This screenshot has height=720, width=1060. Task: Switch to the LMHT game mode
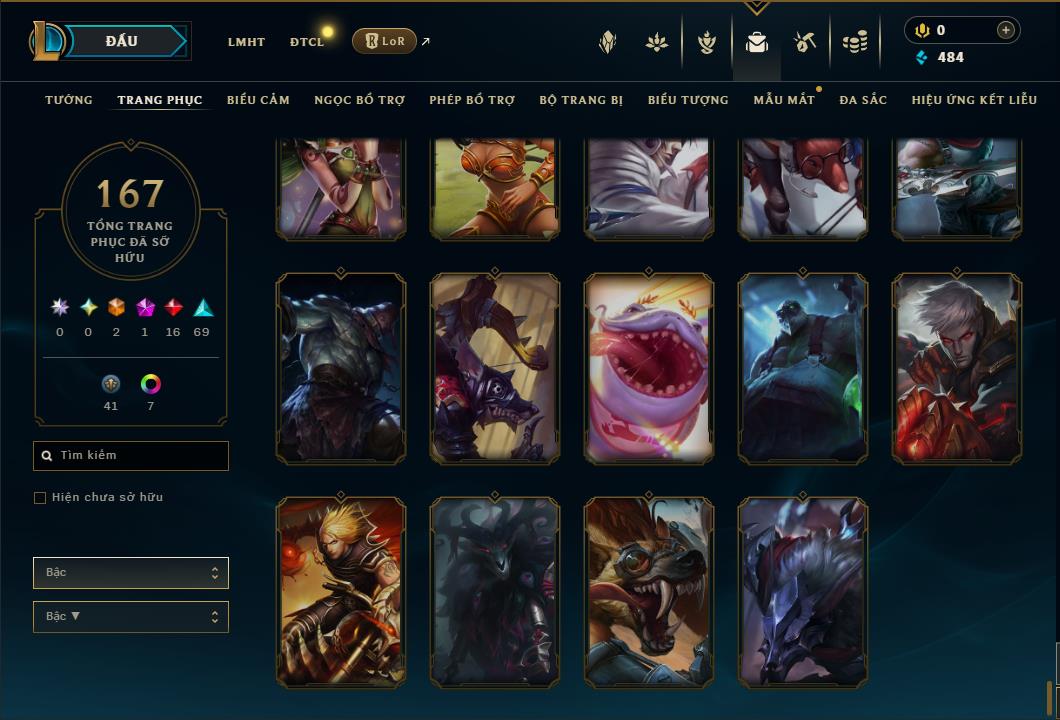pos(246,42)
